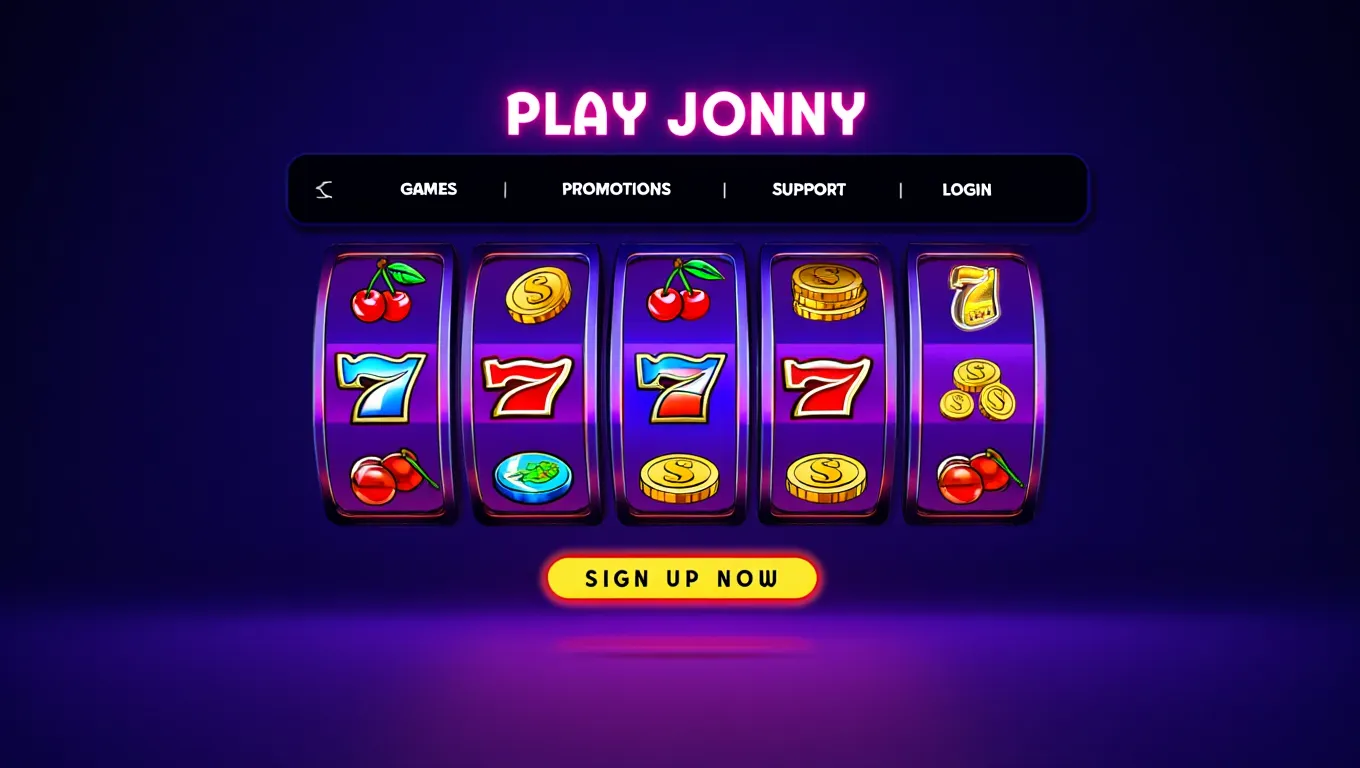Click the stacked coins on the fourth reel
1360x768 pixels.
(825, 290)
